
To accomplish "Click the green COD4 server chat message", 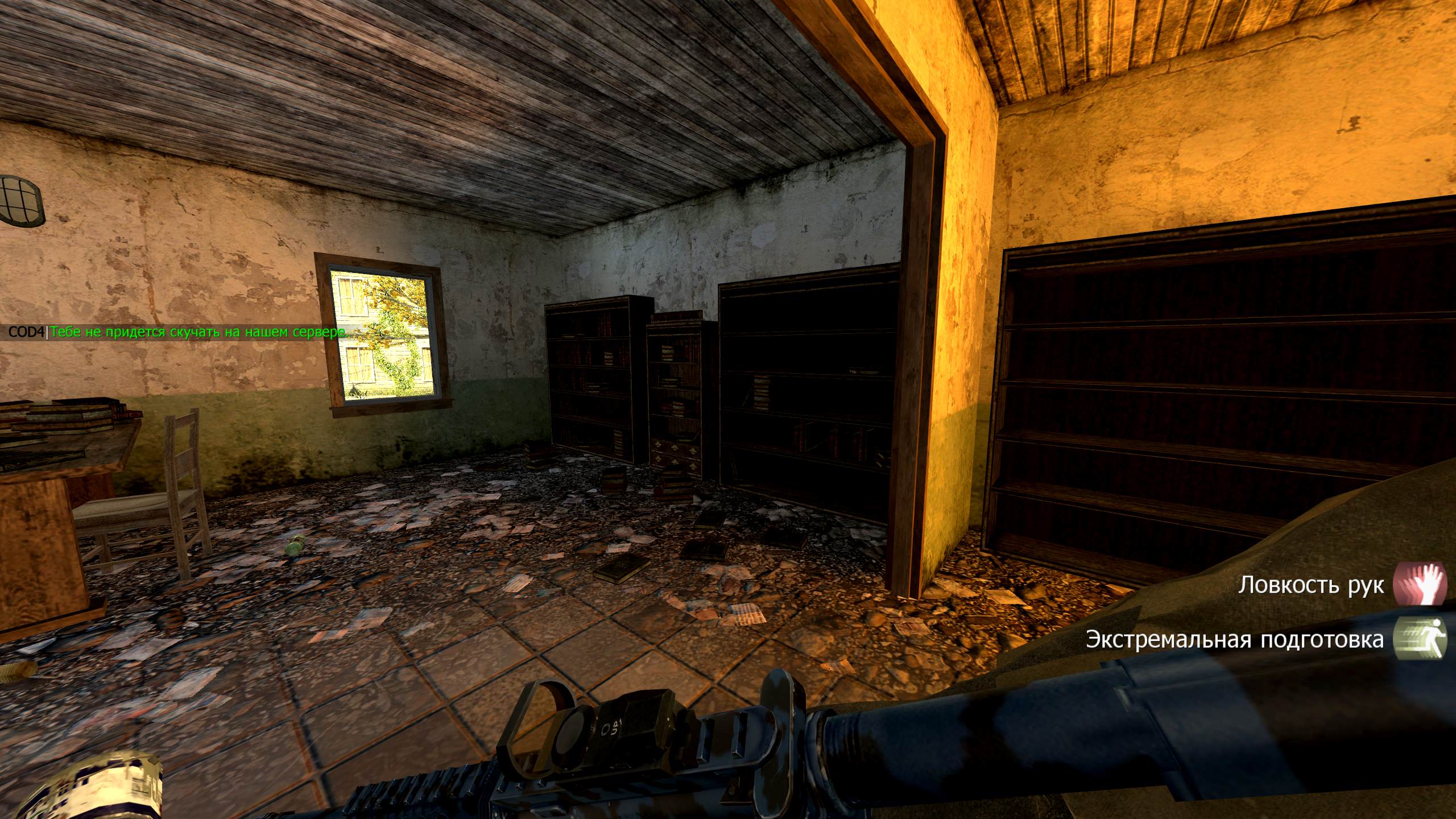I will click(x=198, y=332).
